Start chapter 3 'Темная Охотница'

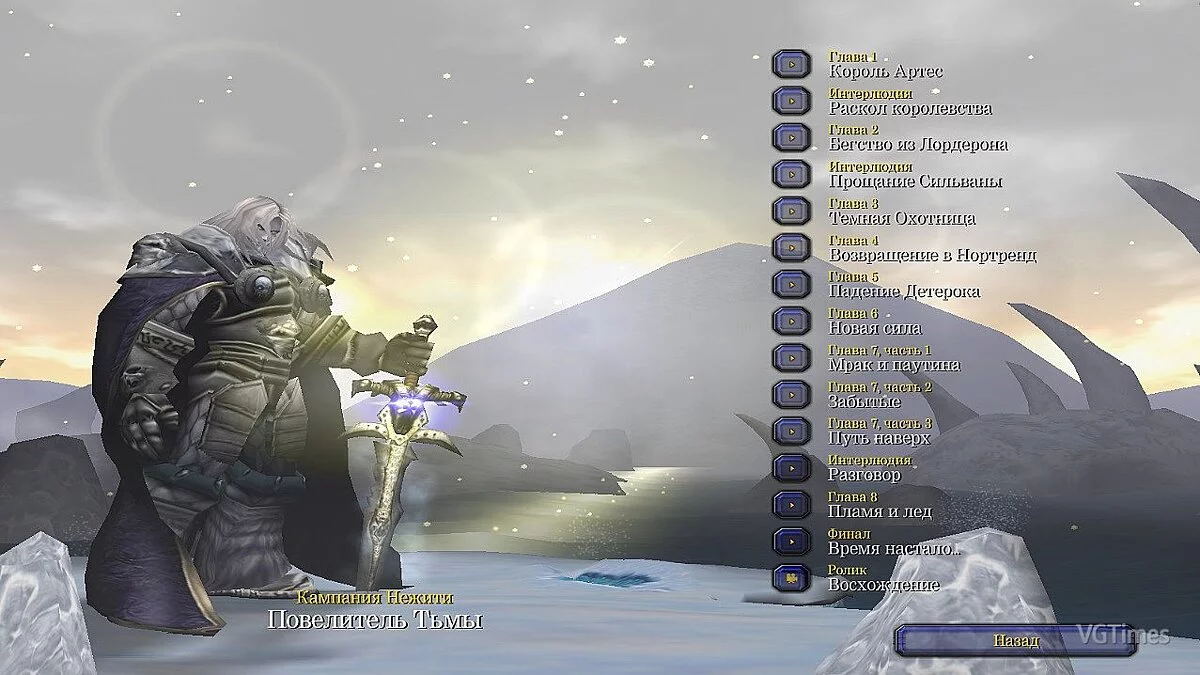(791, 211)
